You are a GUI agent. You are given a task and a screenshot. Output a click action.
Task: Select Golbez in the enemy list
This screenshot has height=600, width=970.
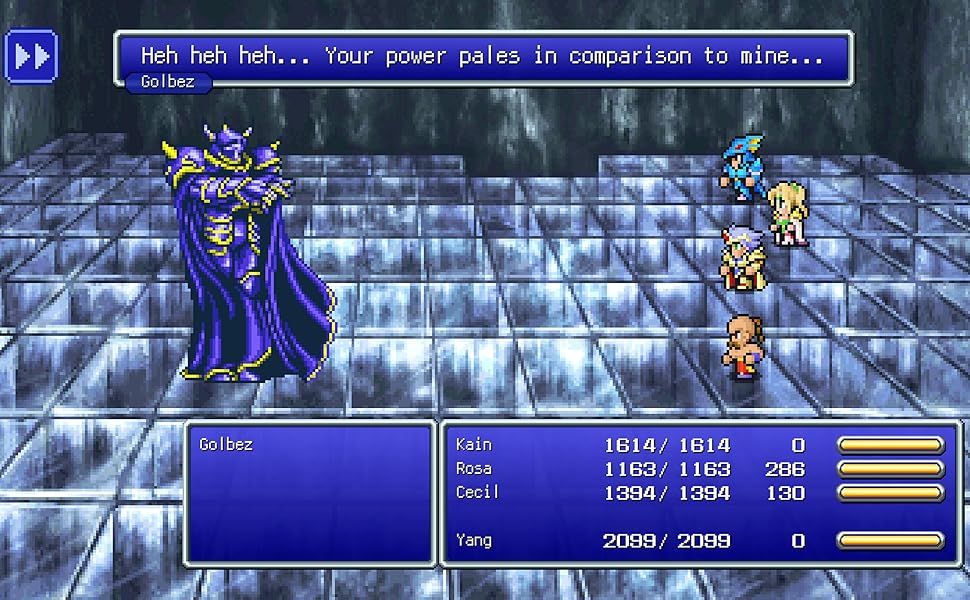coord(226,444)
